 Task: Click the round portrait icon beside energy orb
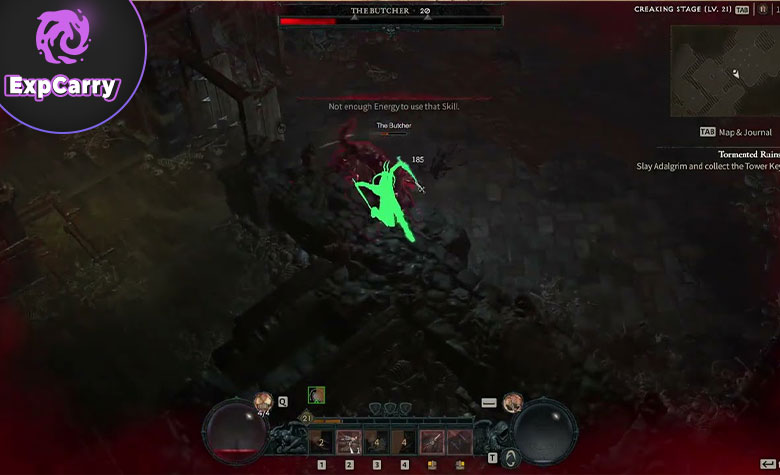[x=513, y=402]
